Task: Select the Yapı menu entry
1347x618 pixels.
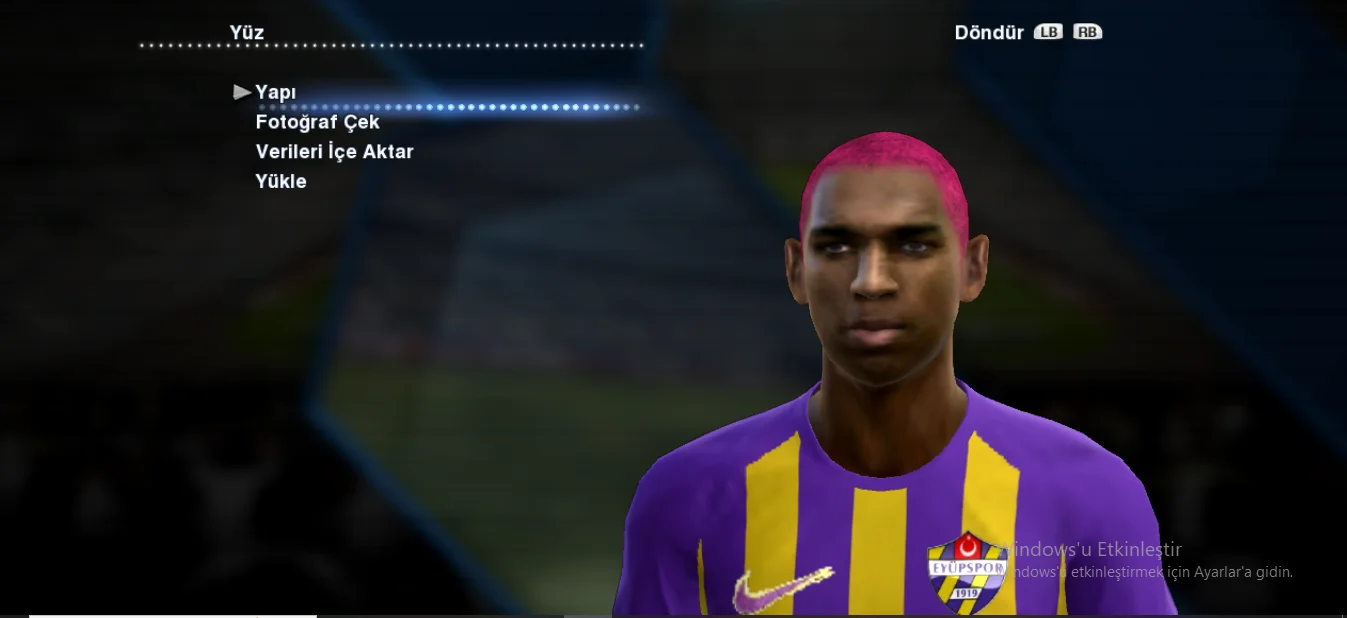Action: pos(276,92)
